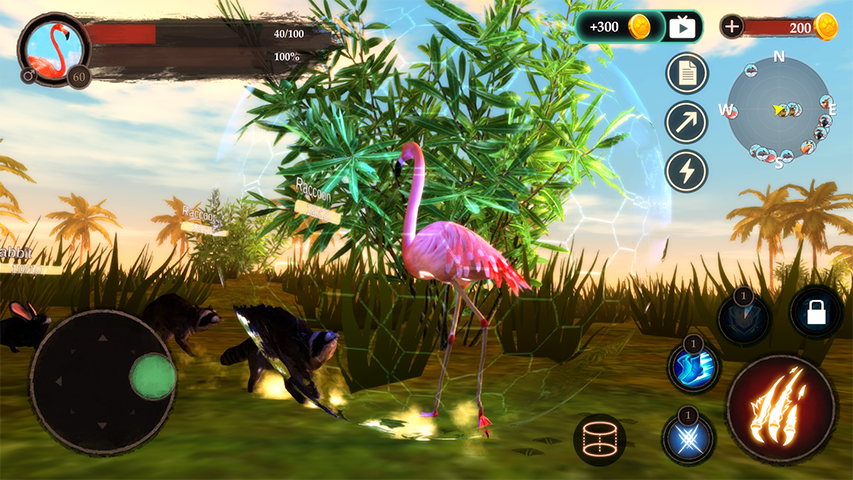Trigger the blue crossed-slash skill
The width and height of the screenshot is (853, 480).
tap(688, 438)
